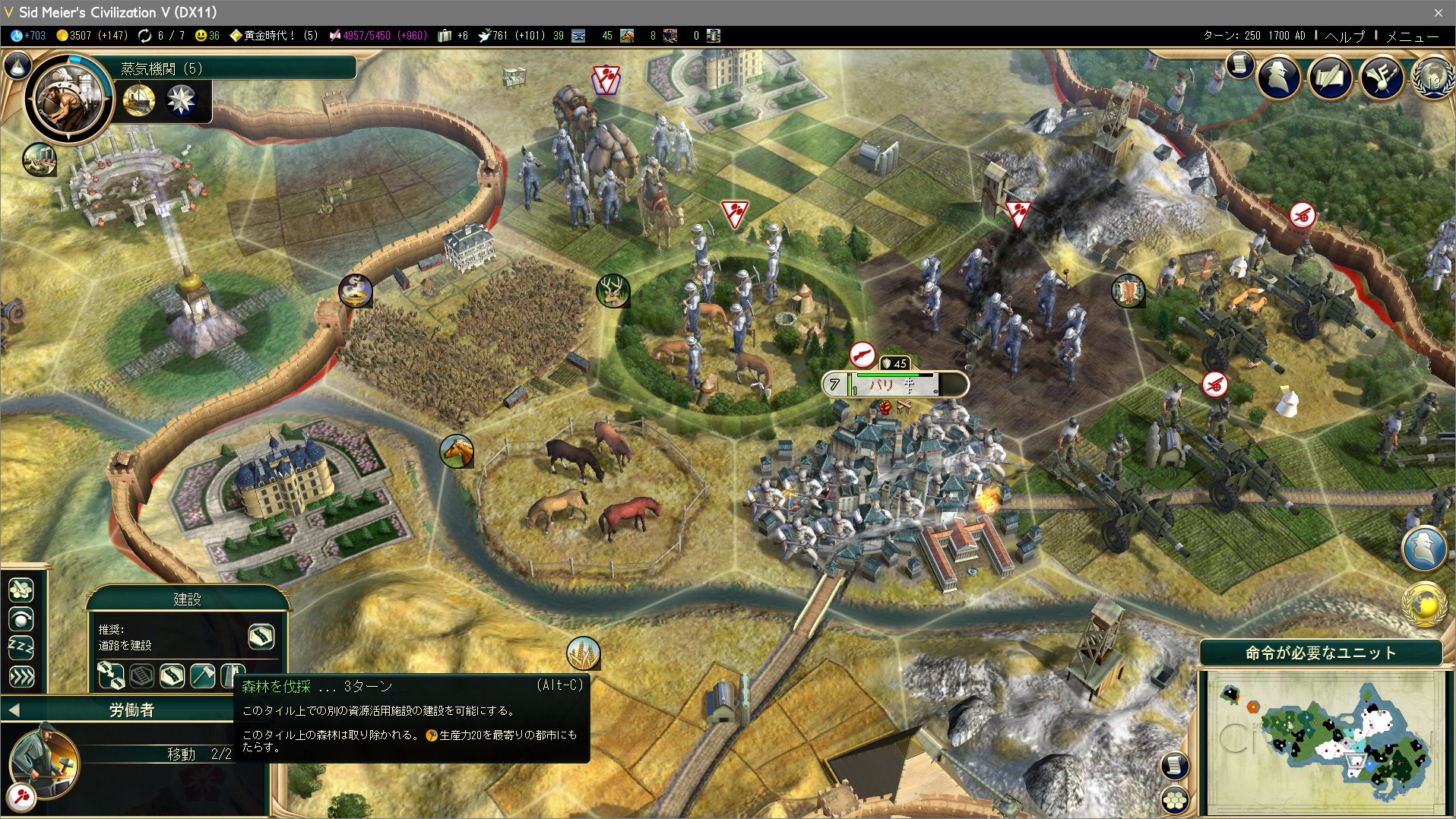Image resolution: width=1456 pixels, height=819 pixels.
Task: Close the Civilization V window
Action: click(1438, 12)
